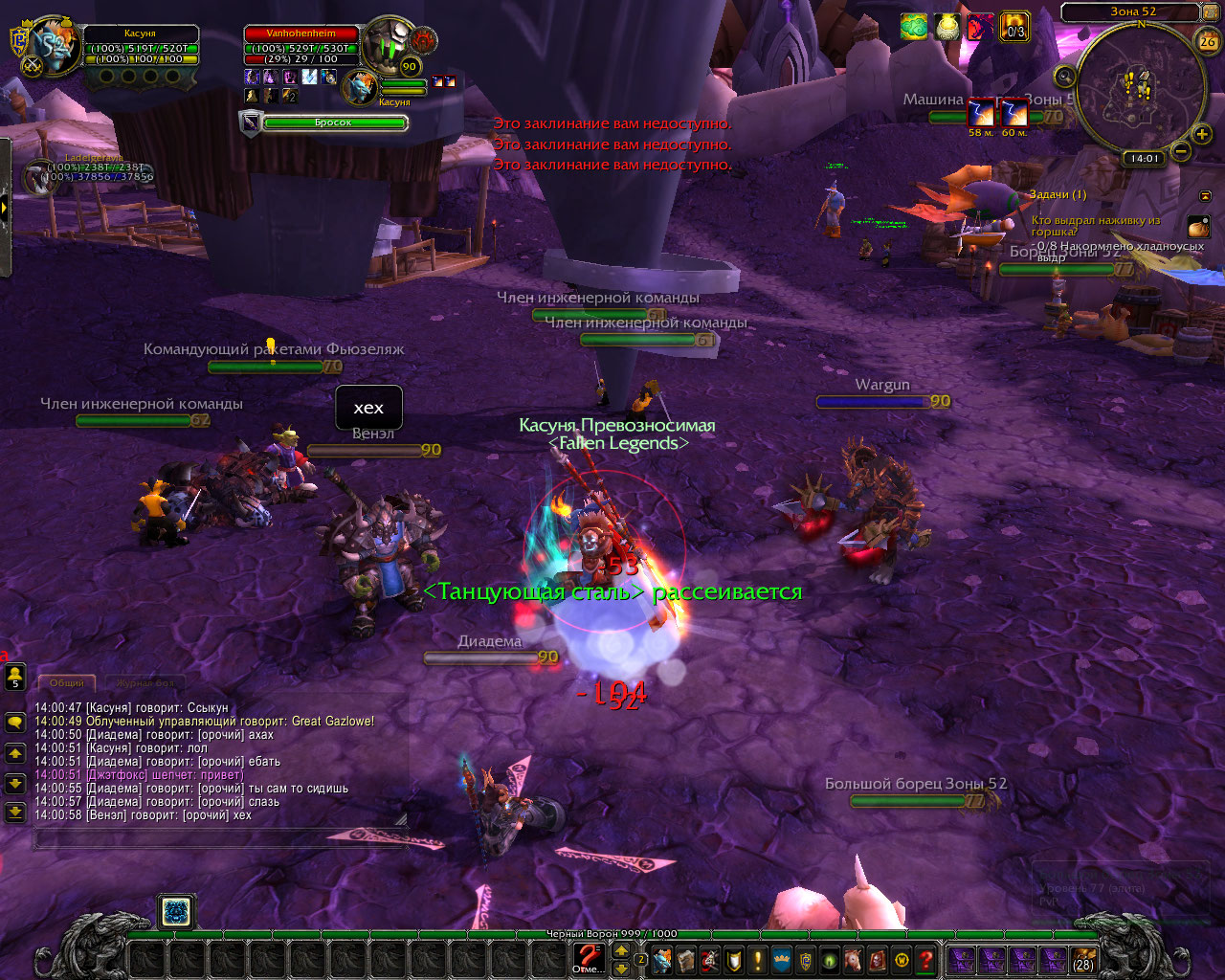1225x980 pixels.
Task: Open the character info micro button
Action: point(661,959)
